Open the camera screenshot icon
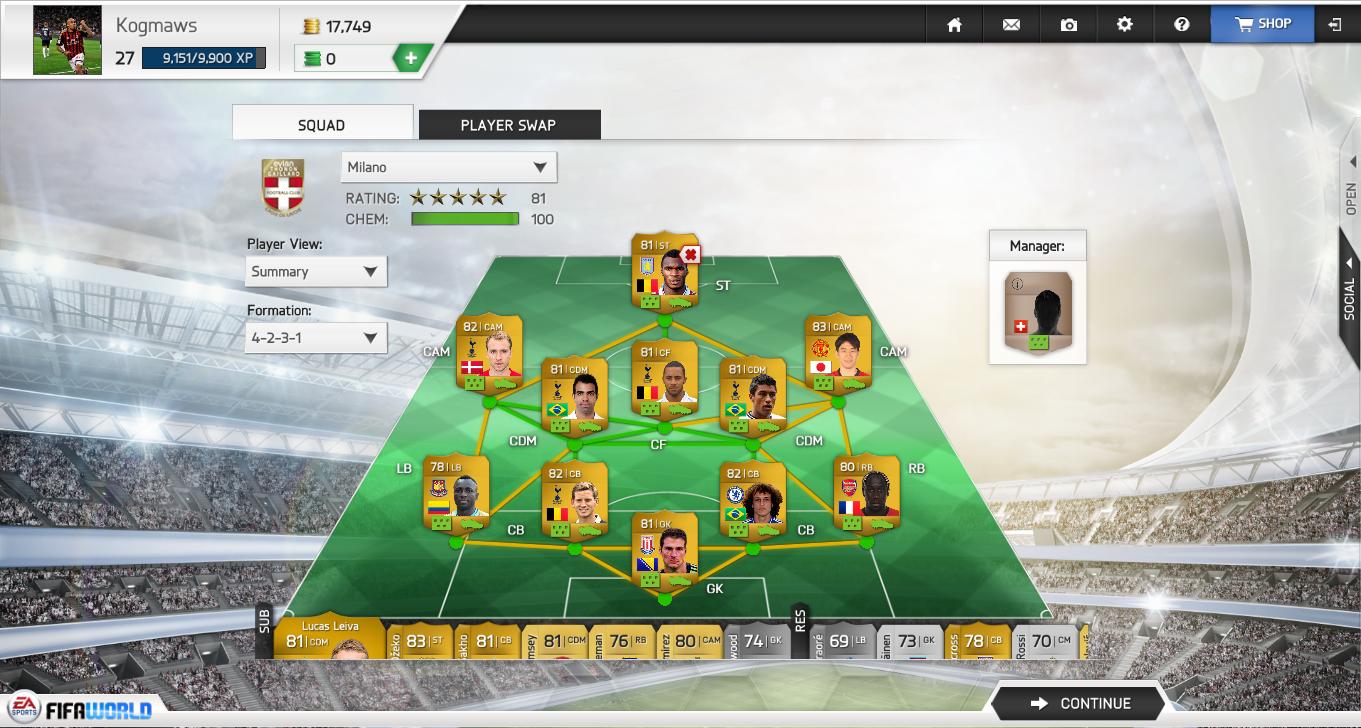Image resolution: width=1361 pixels, height=728 pixels. 1068,25
